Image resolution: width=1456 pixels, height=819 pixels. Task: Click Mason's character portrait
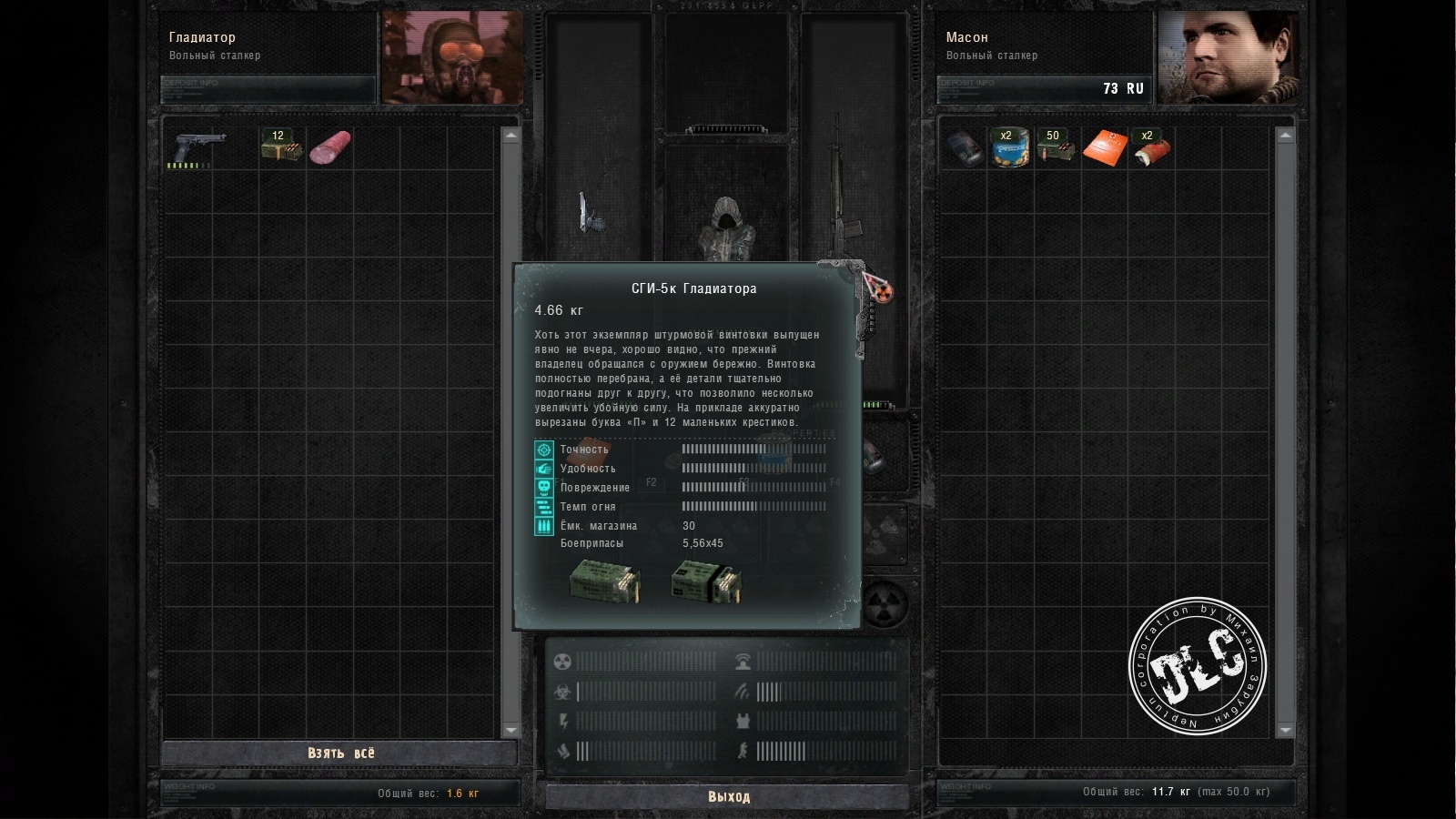pos(1227,58)
